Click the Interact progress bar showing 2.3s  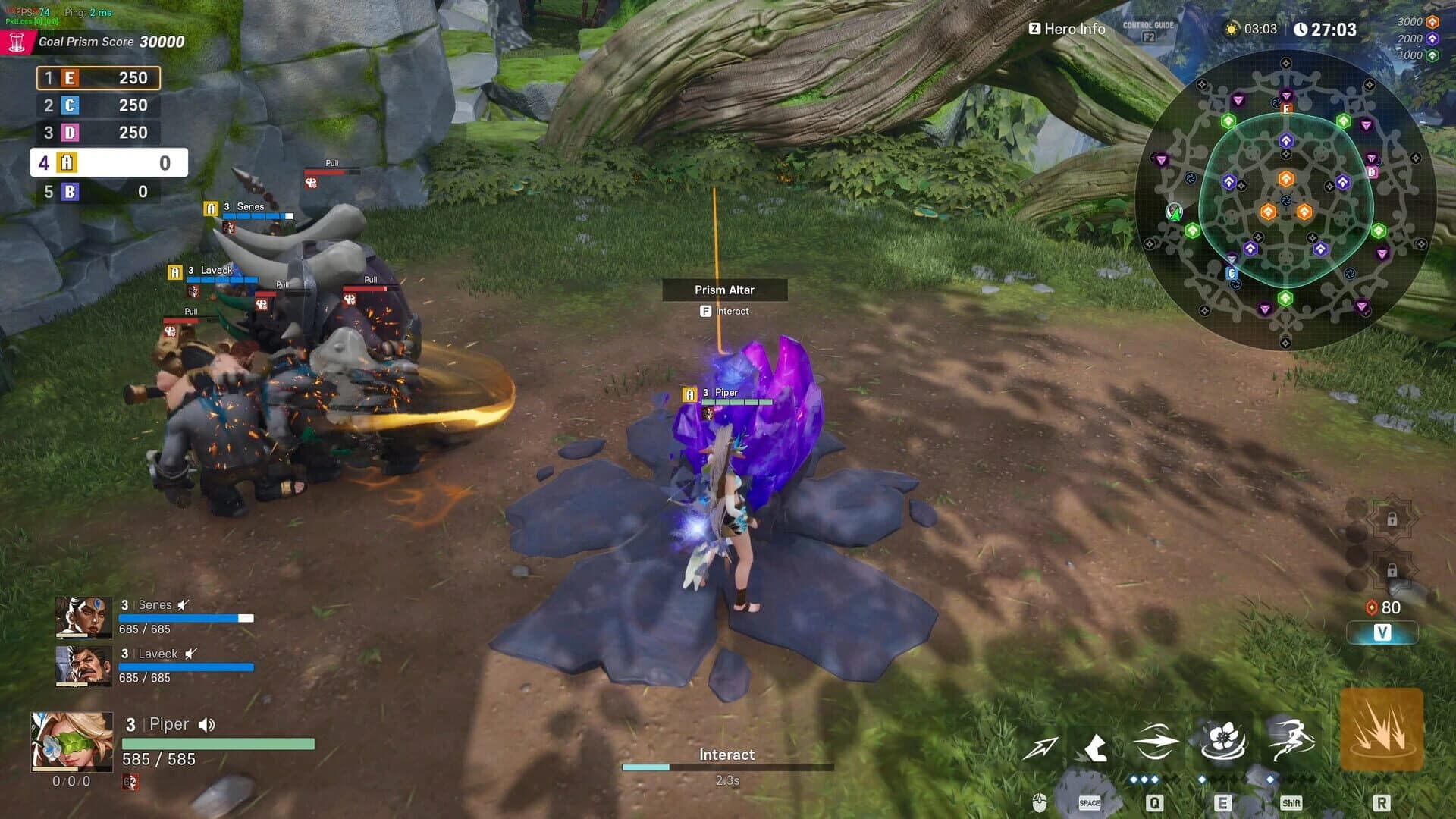[x=728, y=767]
